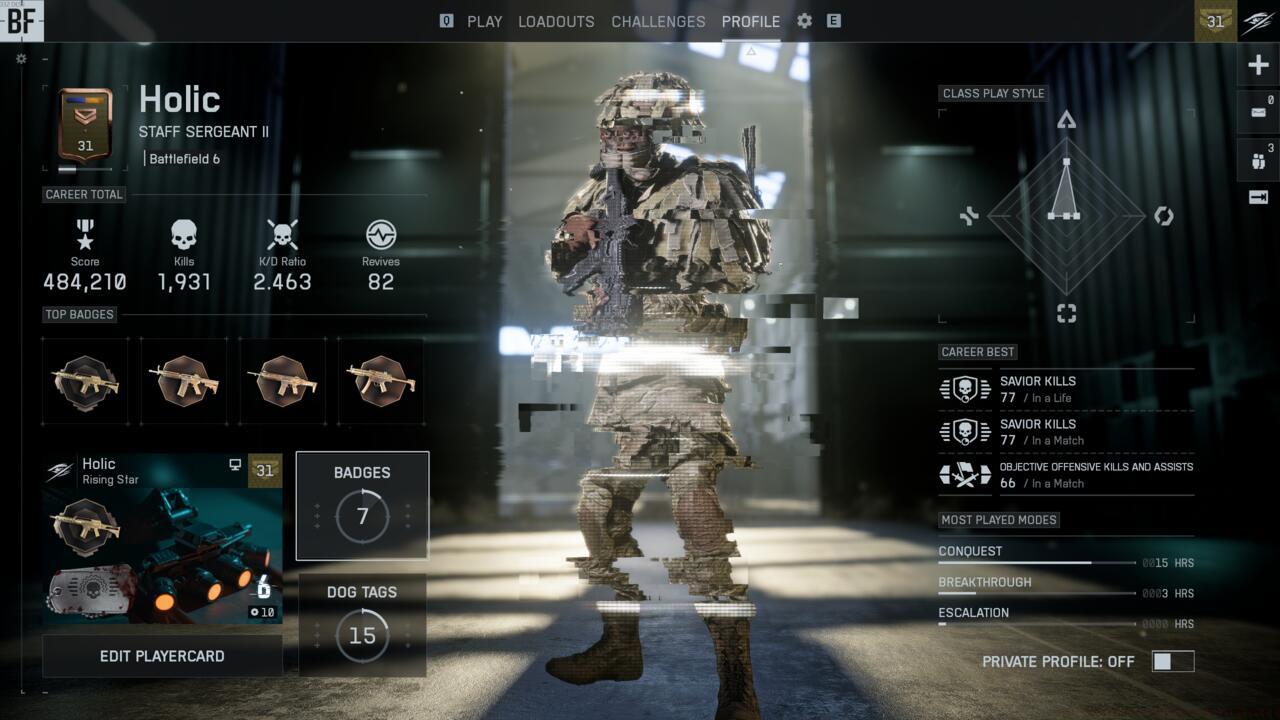Open the settings gear beside the Profile tab
Viewport: 1280px width, 720px height.
[x=803, y=21]
